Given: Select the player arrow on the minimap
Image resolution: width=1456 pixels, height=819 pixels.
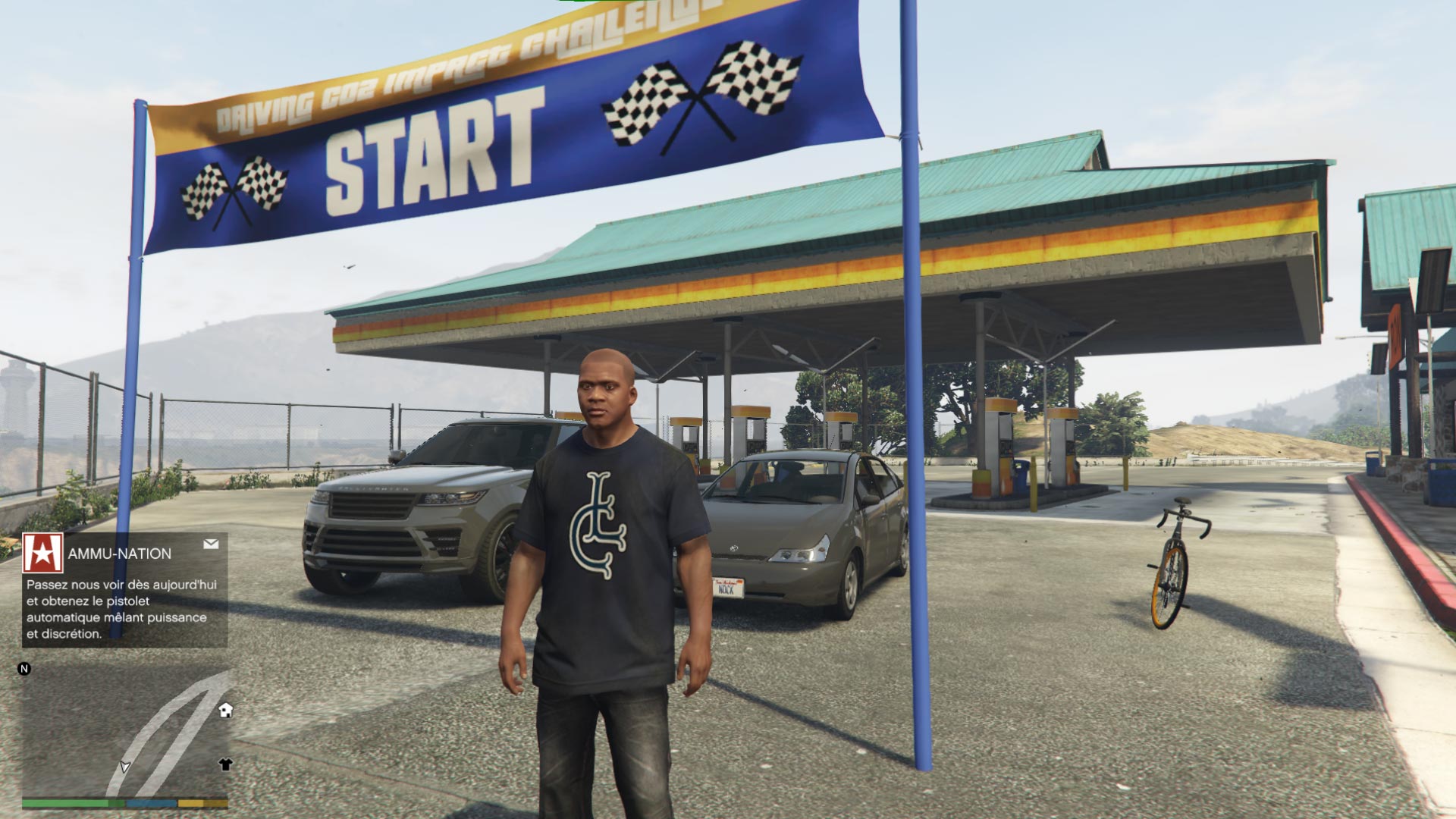Looking at the screenshot, I should tap(125, 767).
